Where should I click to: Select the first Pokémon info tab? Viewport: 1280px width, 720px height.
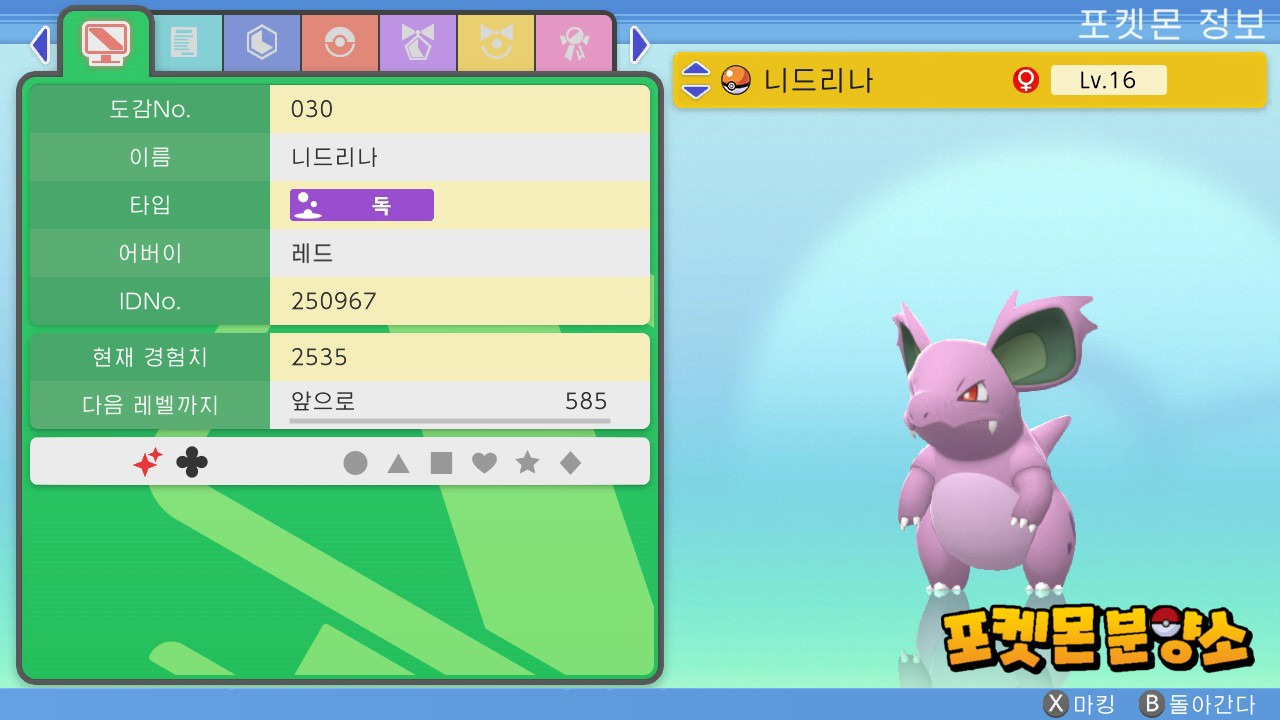(x=105, y=42)
